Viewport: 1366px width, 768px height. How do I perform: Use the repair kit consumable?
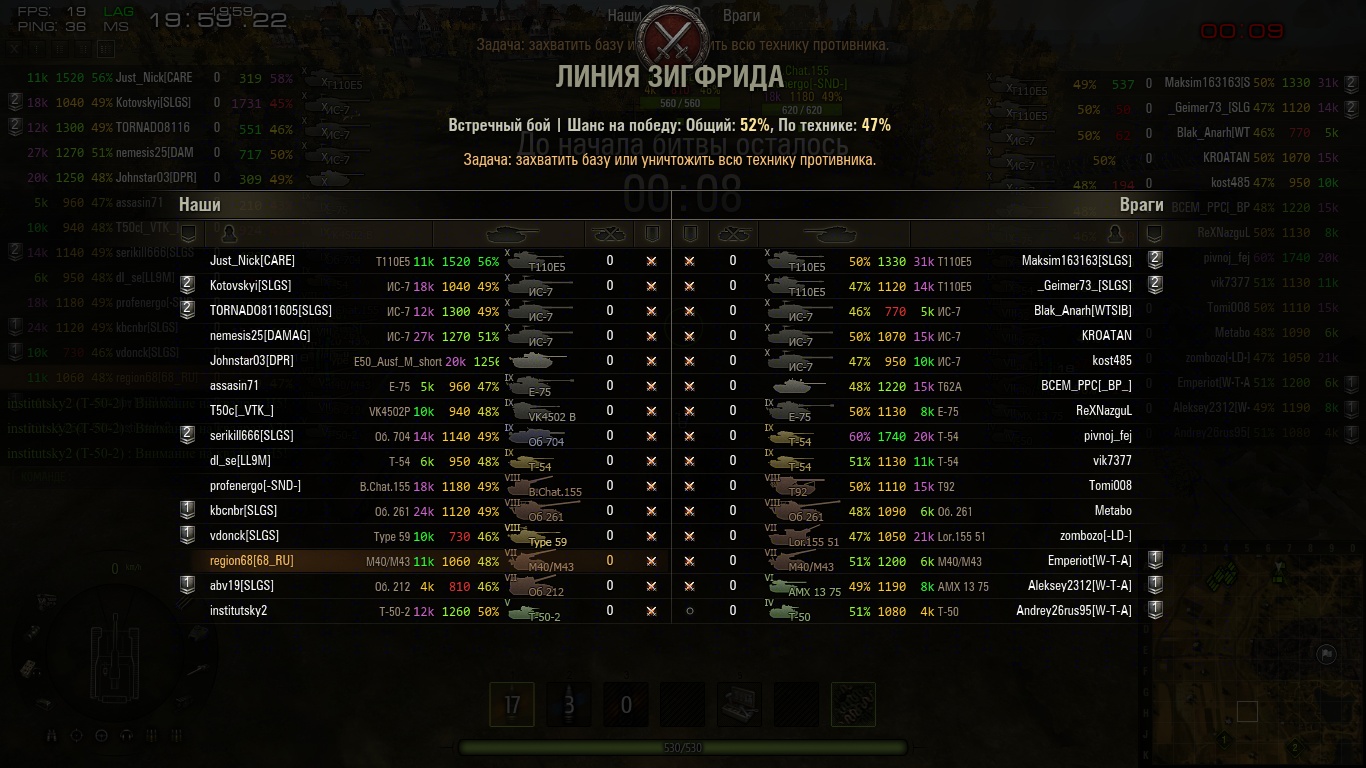(740, 705)
